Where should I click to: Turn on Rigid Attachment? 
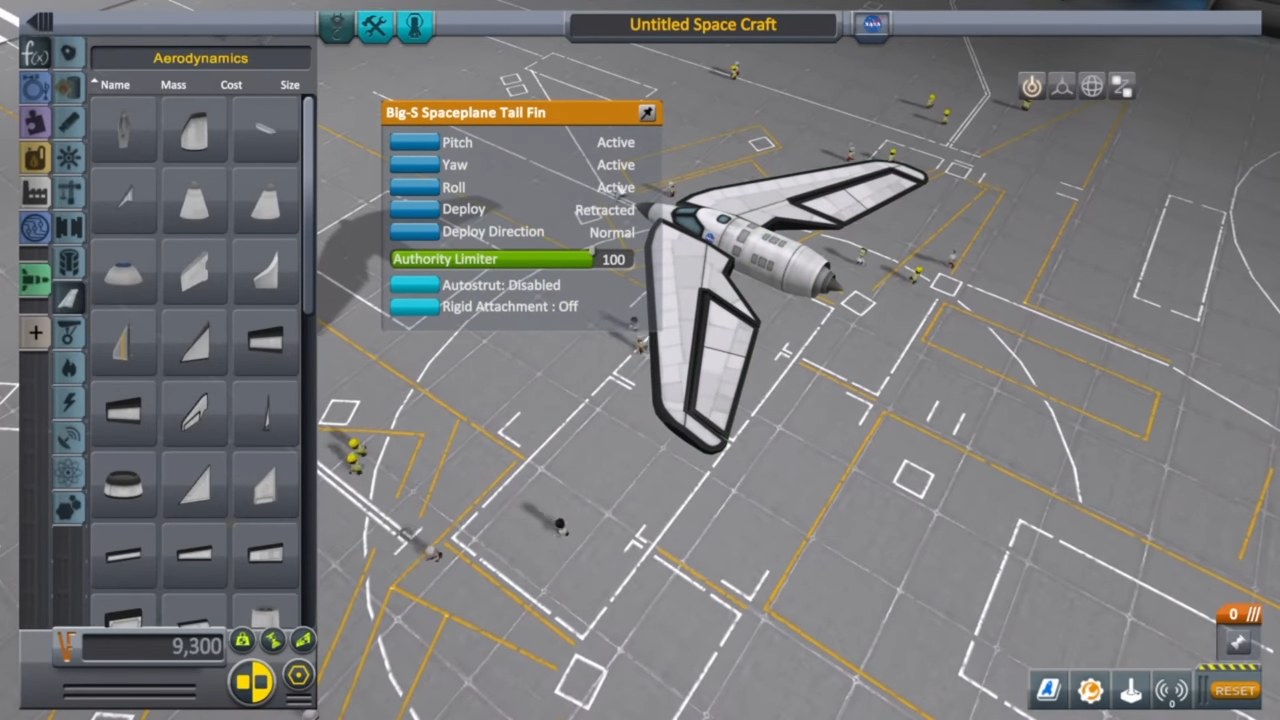point(414,306)
